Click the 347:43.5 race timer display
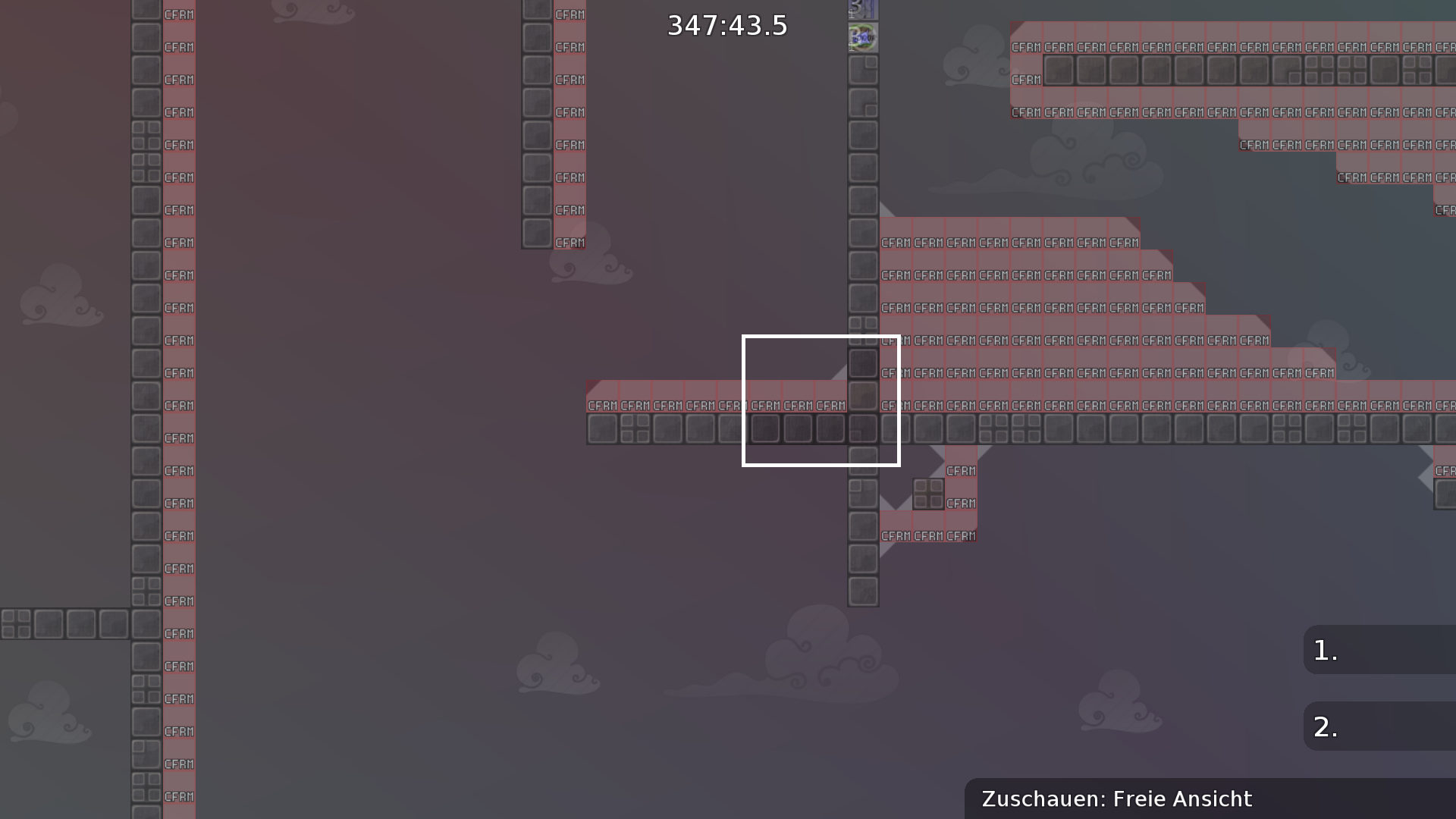 pyautogui.click(x=727, y=24)
